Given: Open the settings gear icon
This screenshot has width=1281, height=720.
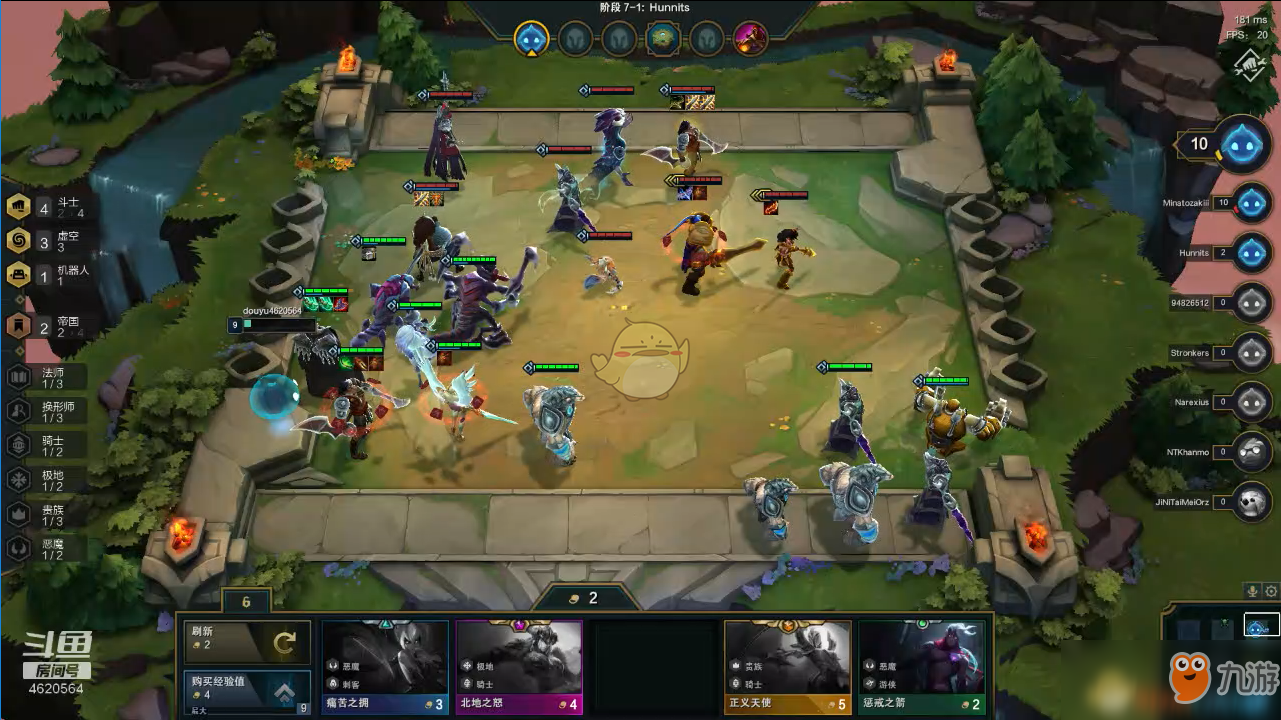Looking at the screenshot, I should point(1271,591).
